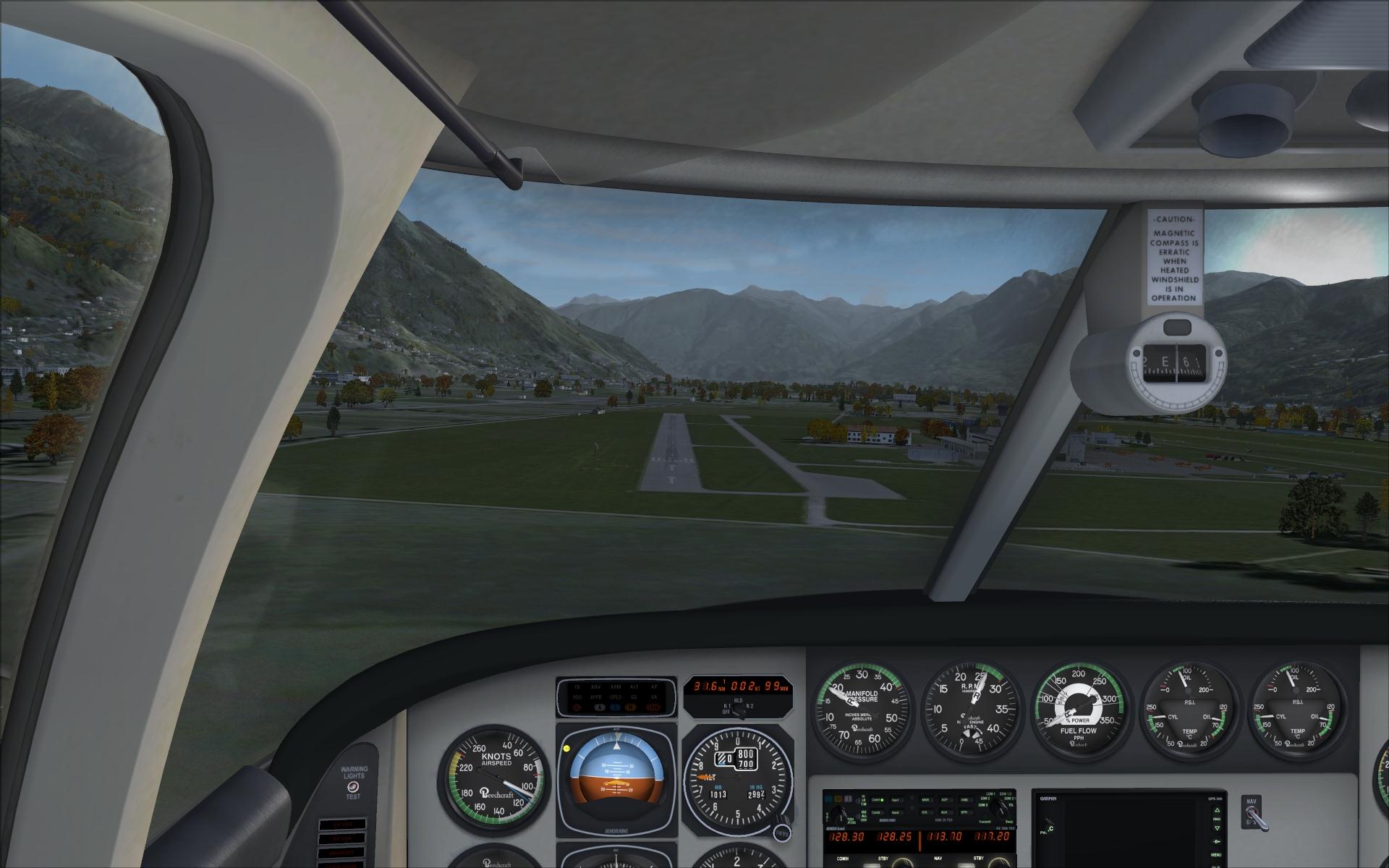Turn the DME N1/HLD/N2 selector knob
1389x868 pixels.
click(x=739, y=712)
